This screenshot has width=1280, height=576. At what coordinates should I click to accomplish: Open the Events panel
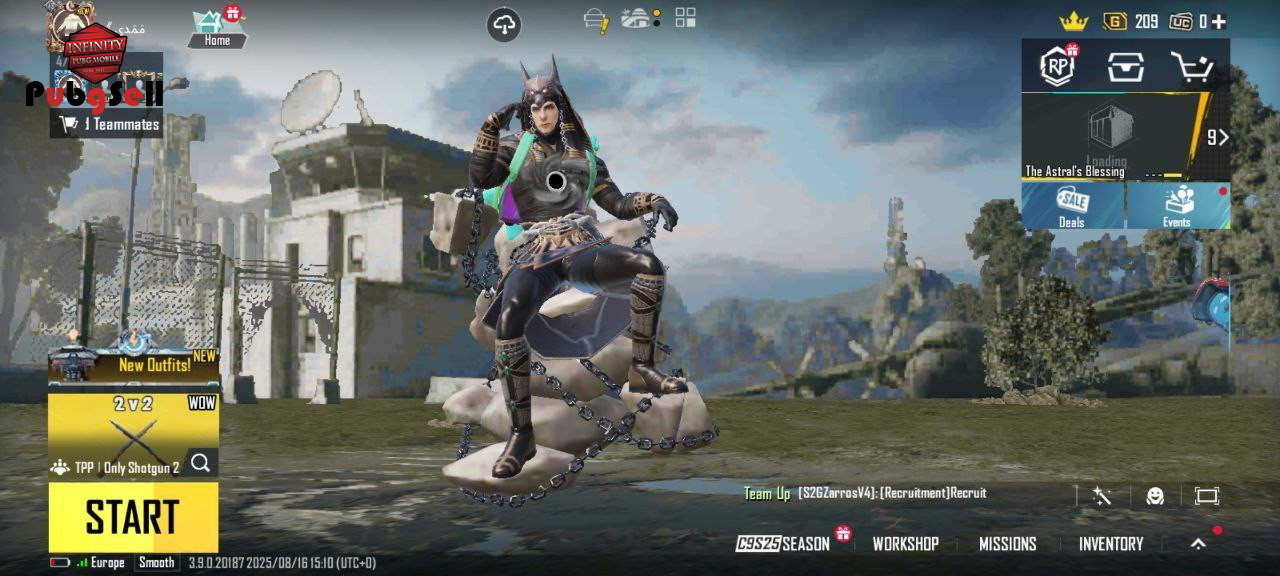(x=1178, y=206)
